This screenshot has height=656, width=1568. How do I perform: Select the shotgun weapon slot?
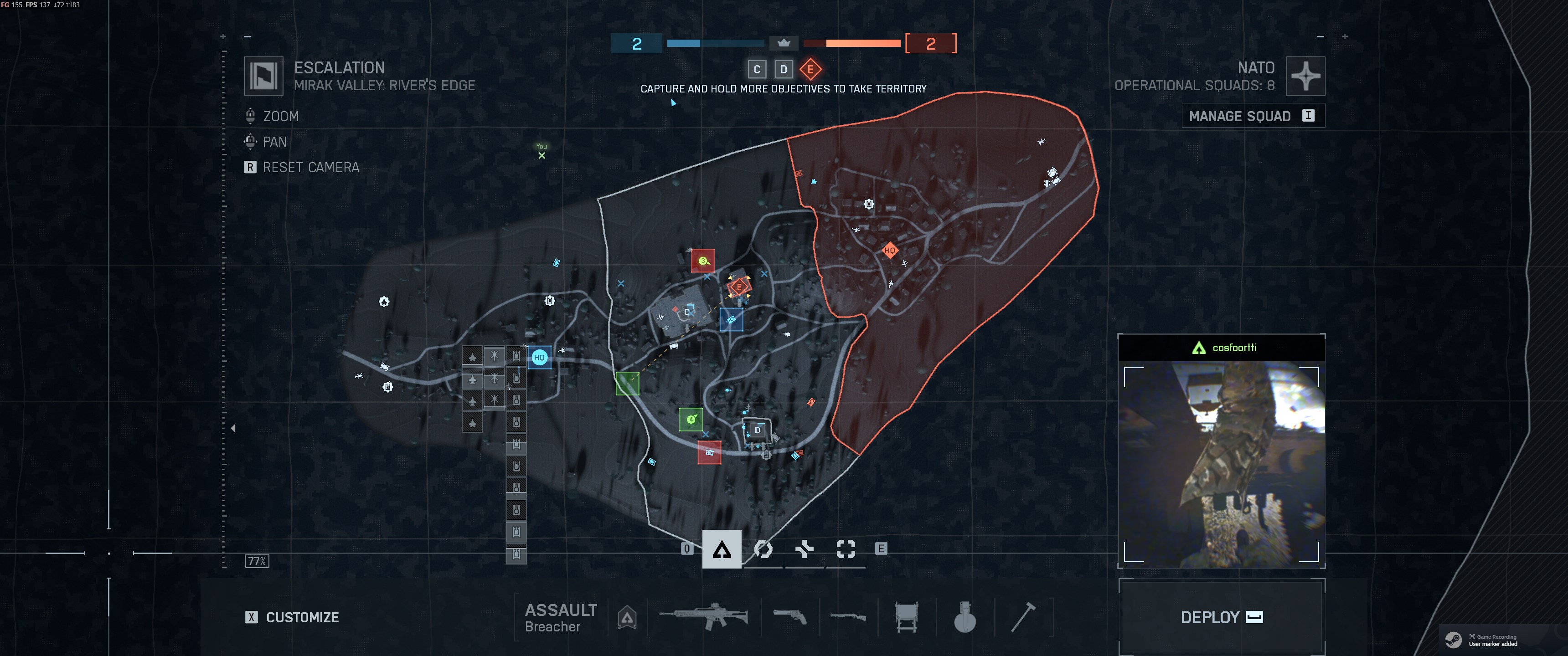[848, 616]
